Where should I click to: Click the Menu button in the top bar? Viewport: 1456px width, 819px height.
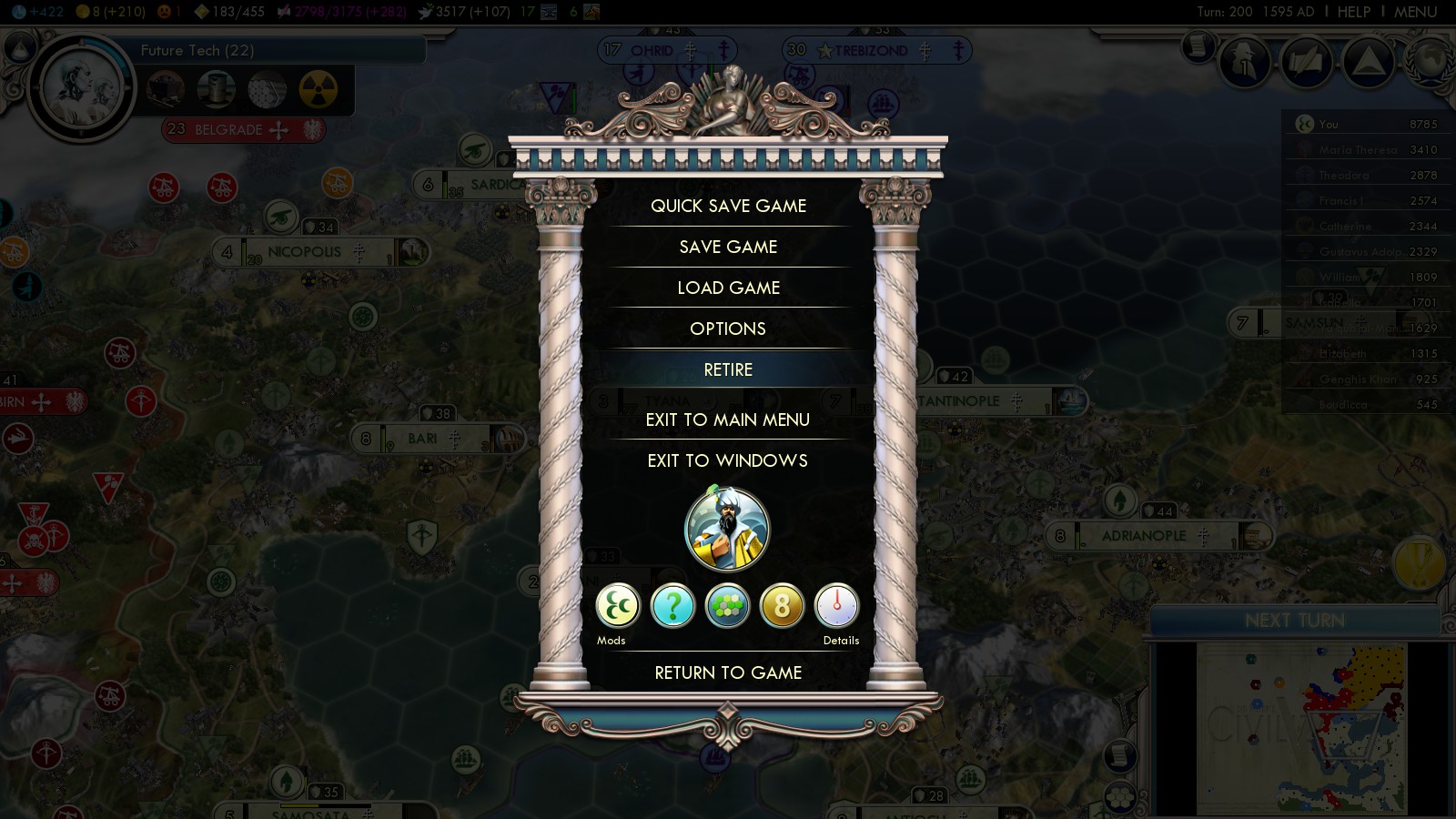click(1415, 12)
